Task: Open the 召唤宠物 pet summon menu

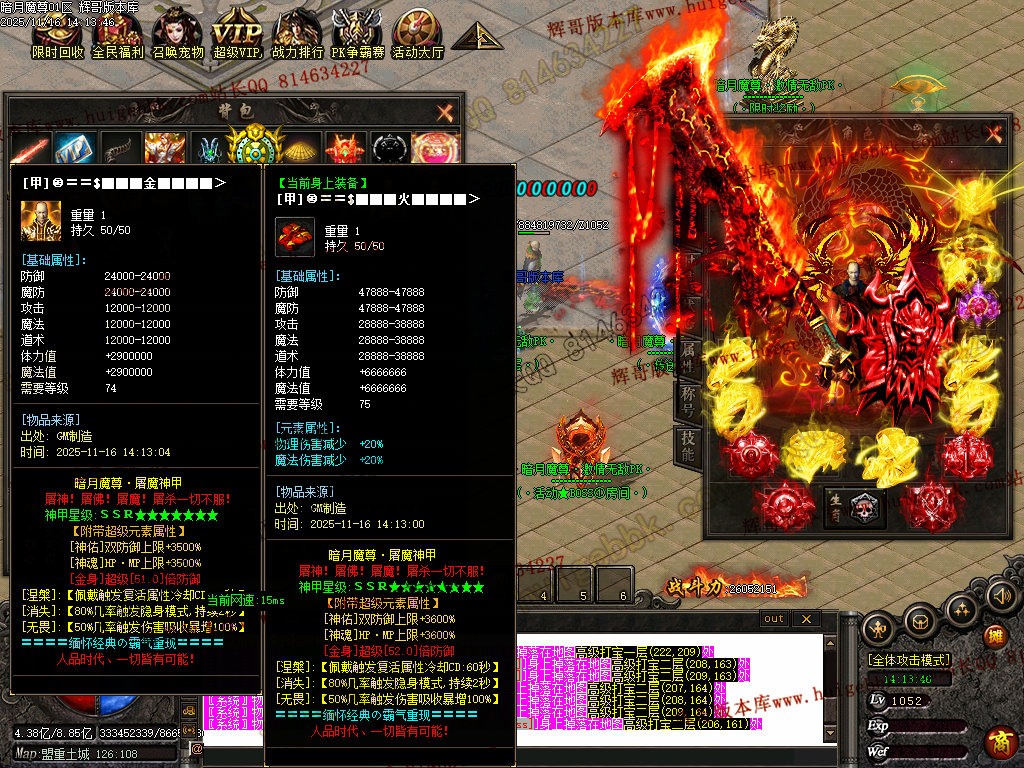Action: 177,32
